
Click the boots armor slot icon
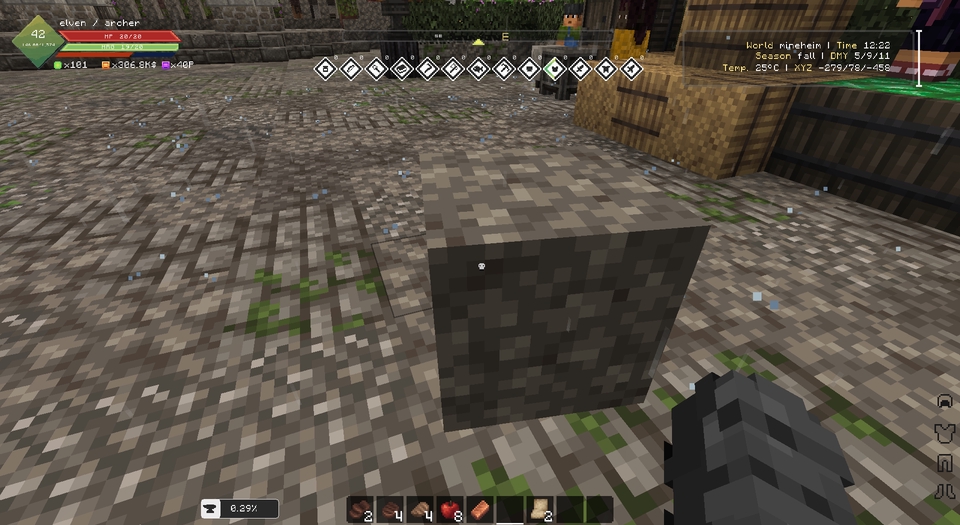[x=941, y=491]
